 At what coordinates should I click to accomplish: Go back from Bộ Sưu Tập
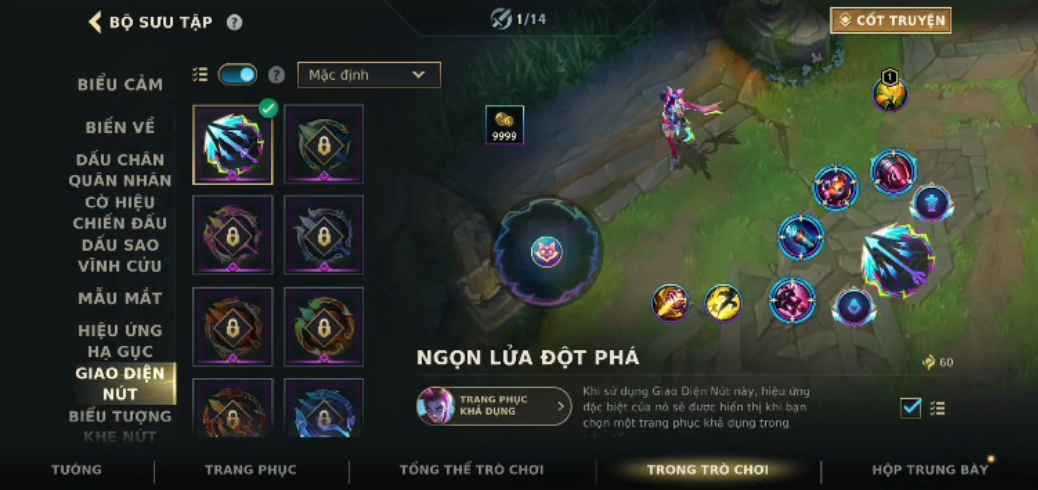tap(96, 22)
